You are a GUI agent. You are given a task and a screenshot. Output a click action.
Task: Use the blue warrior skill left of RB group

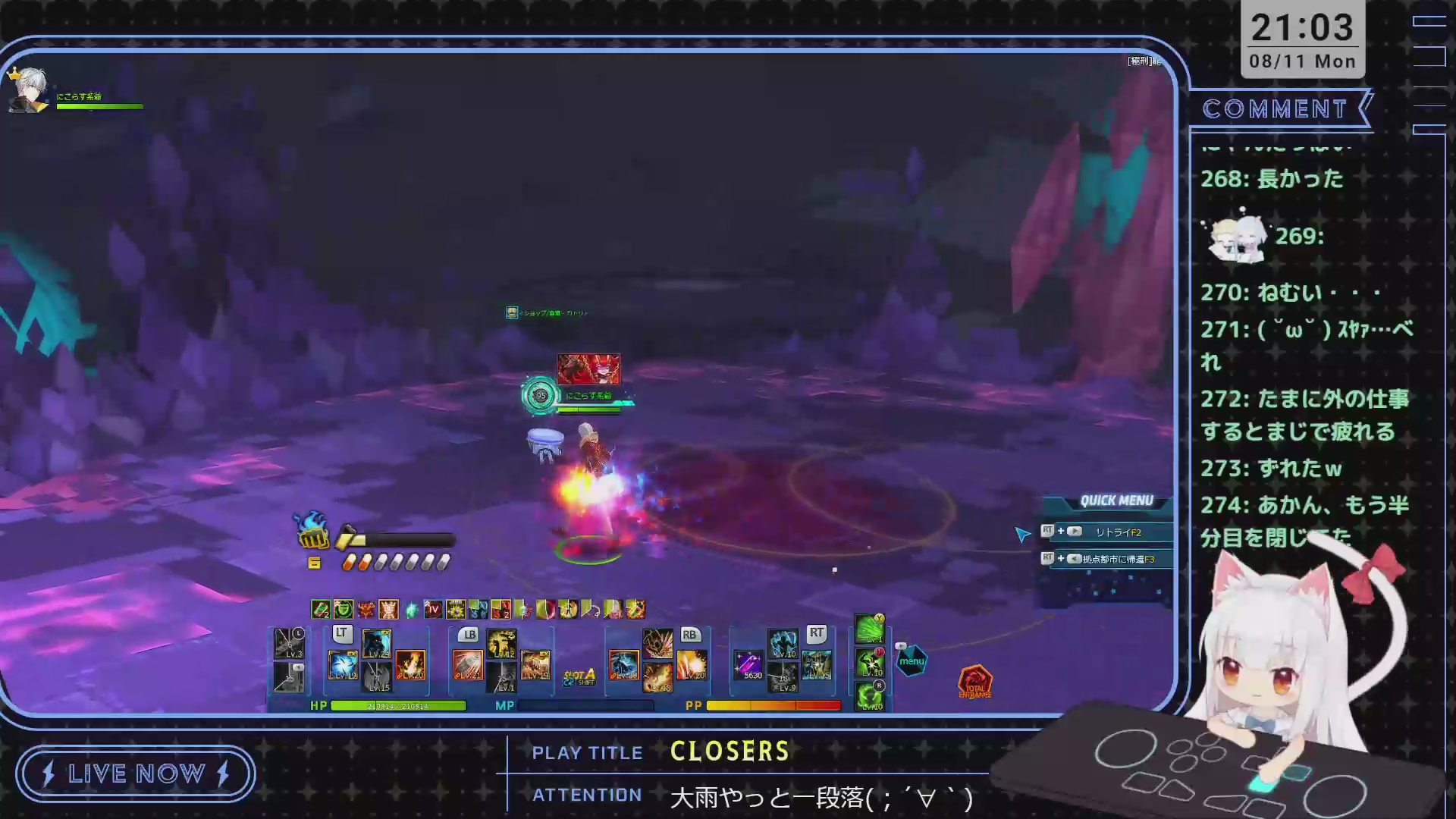[x=624, y=665]
